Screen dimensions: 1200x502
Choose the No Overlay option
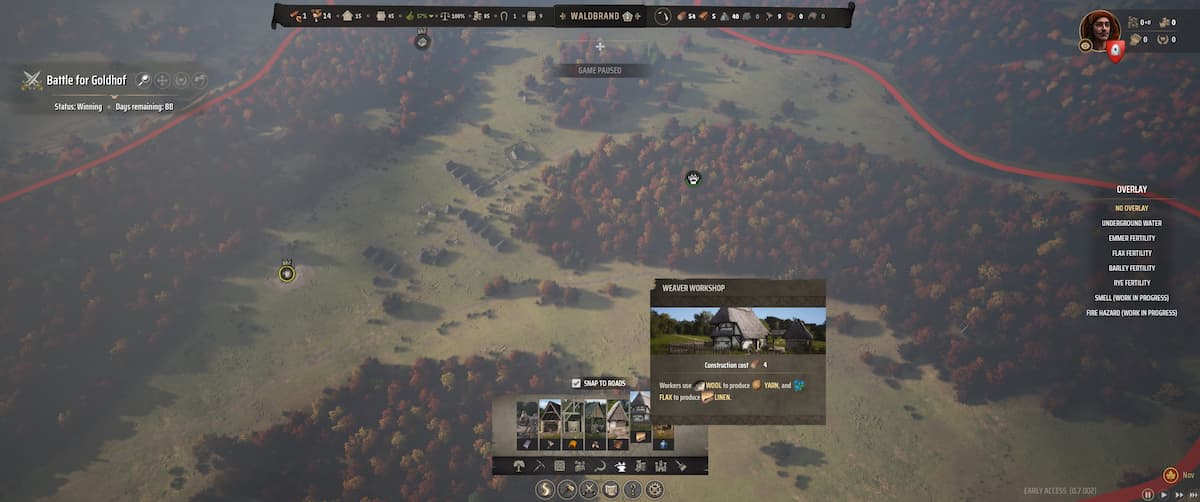point(1131,208)
